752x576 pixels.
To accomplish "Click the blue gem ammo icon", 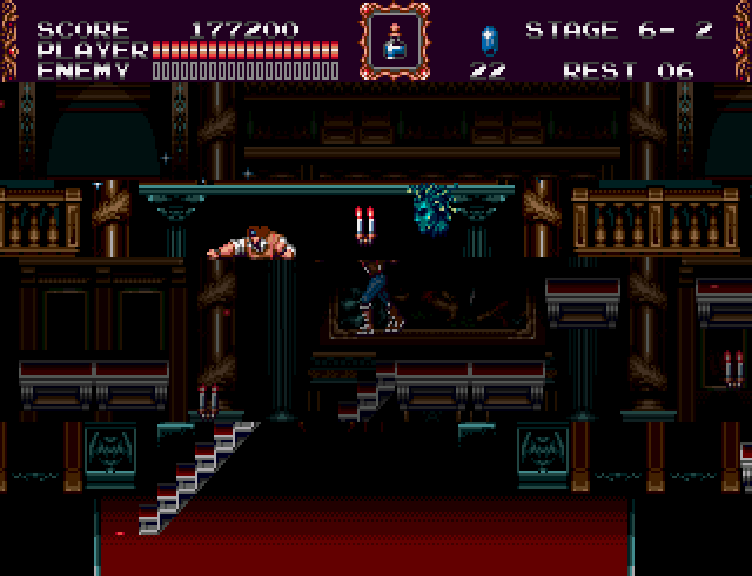I will tap(489, 41).
